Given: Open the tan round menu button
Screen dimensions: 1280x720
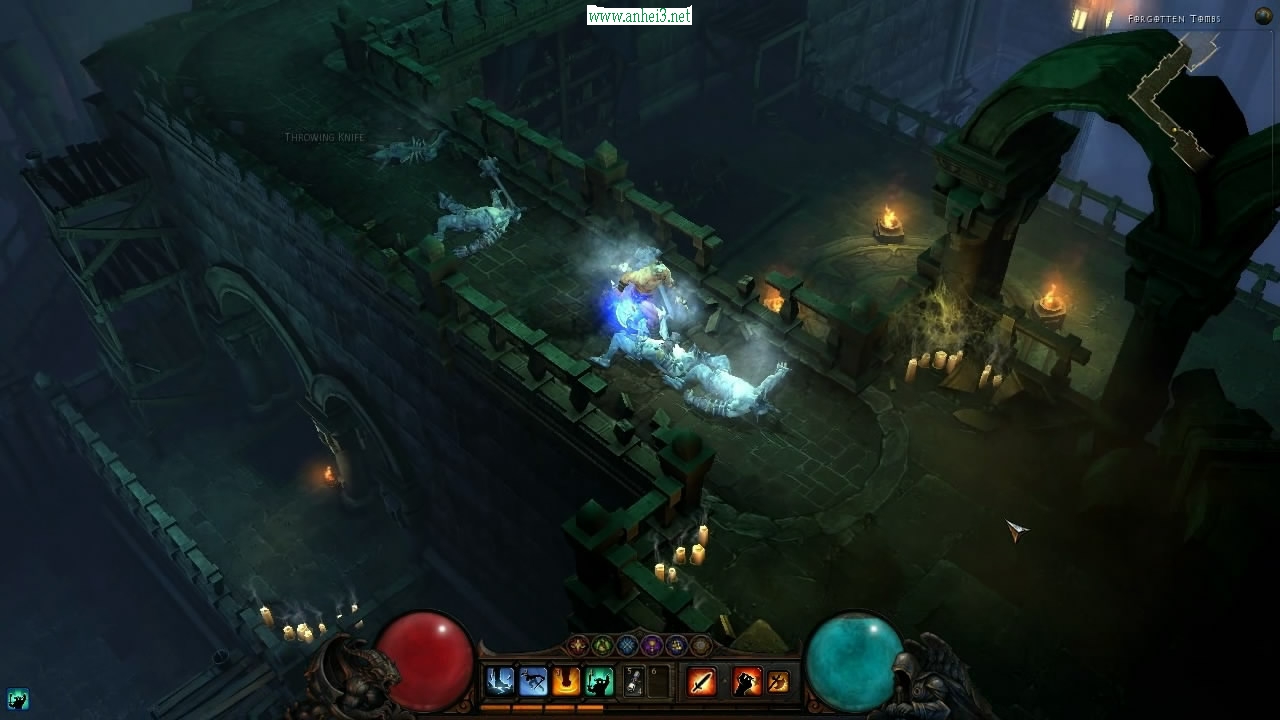Looking at the screenshot, I should tap(701, 646).
